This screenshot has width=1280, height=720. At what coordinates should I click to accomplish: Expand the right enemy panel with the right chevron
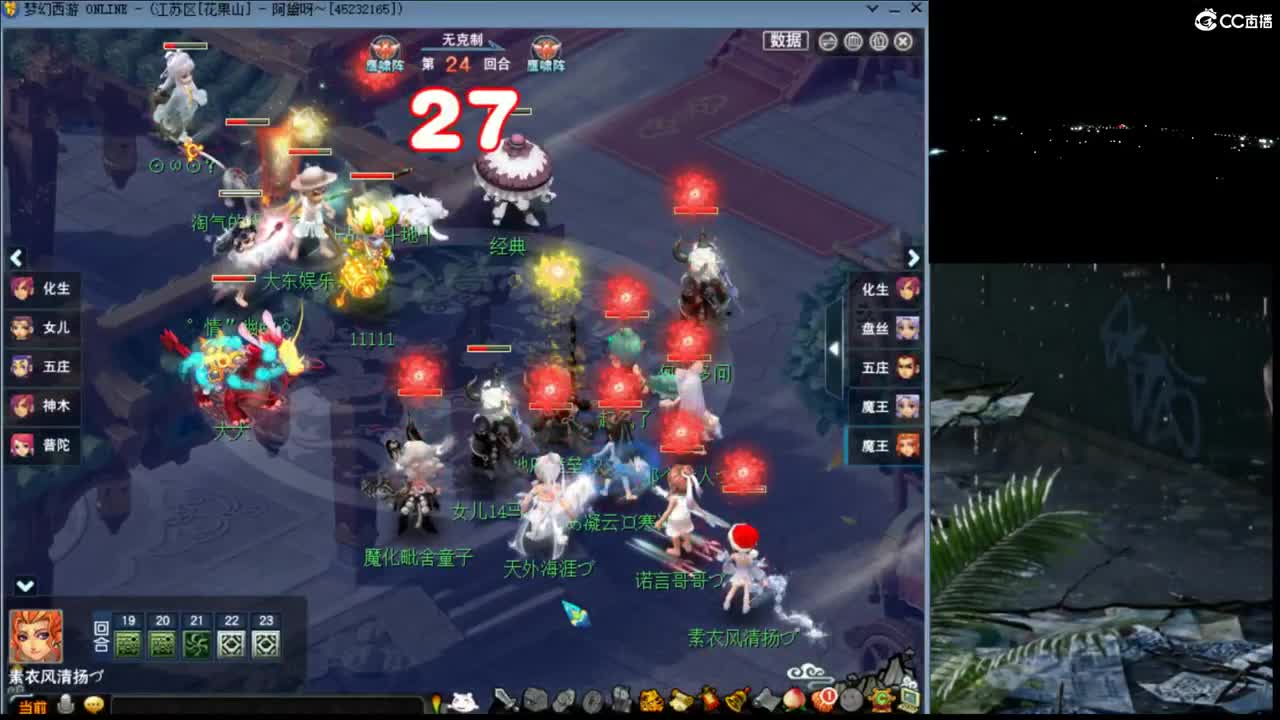pos(914,258)
